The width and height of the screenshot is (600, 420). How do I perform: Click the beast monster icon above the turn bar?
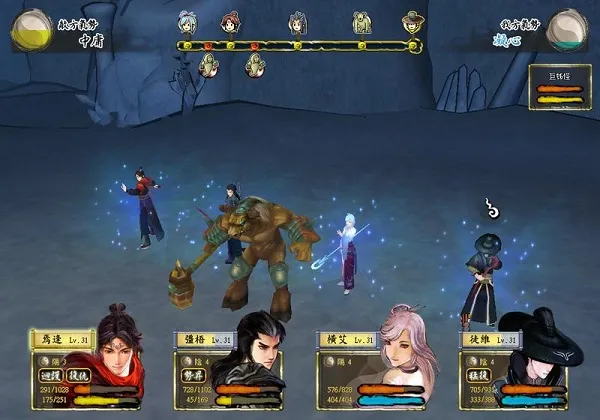[x=360, y=23]
